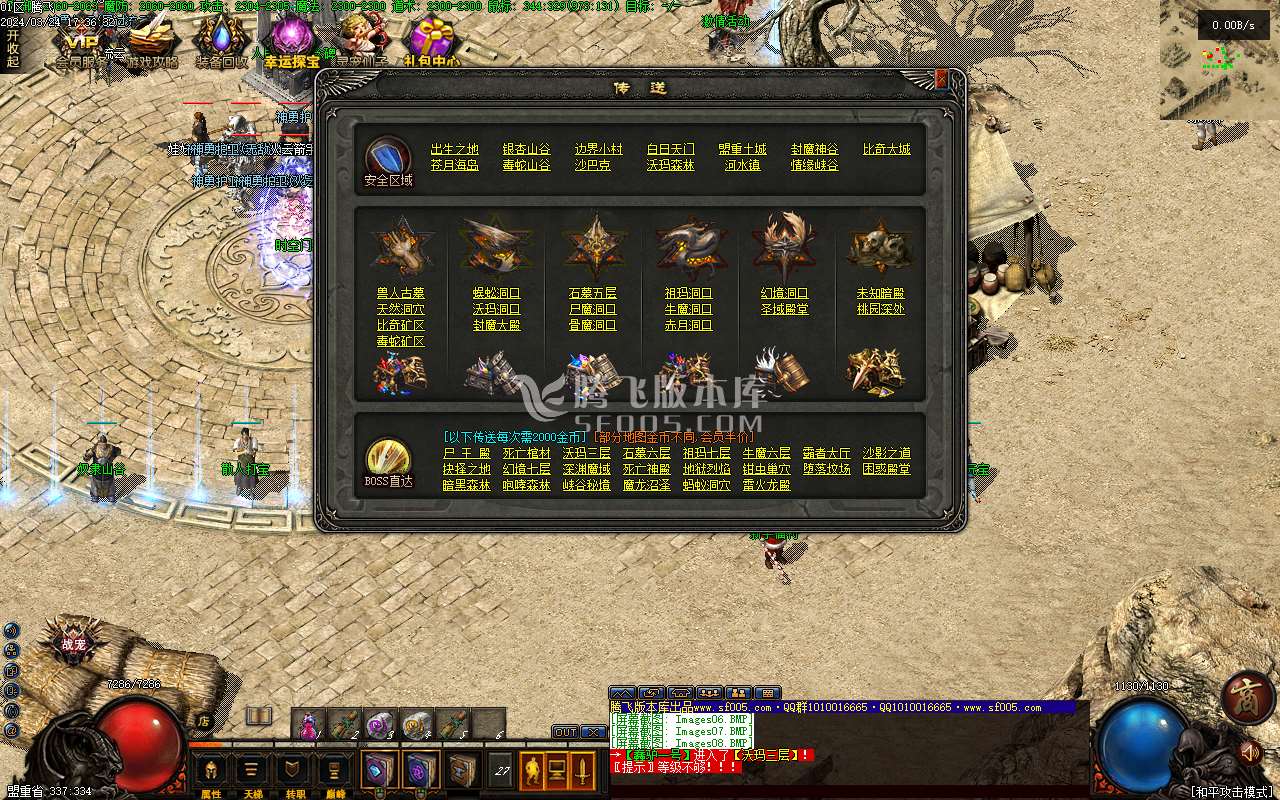Open the 转职 class change panel
The width and height of the screenshot is (1280, 800).
click(x=295, y=772)
